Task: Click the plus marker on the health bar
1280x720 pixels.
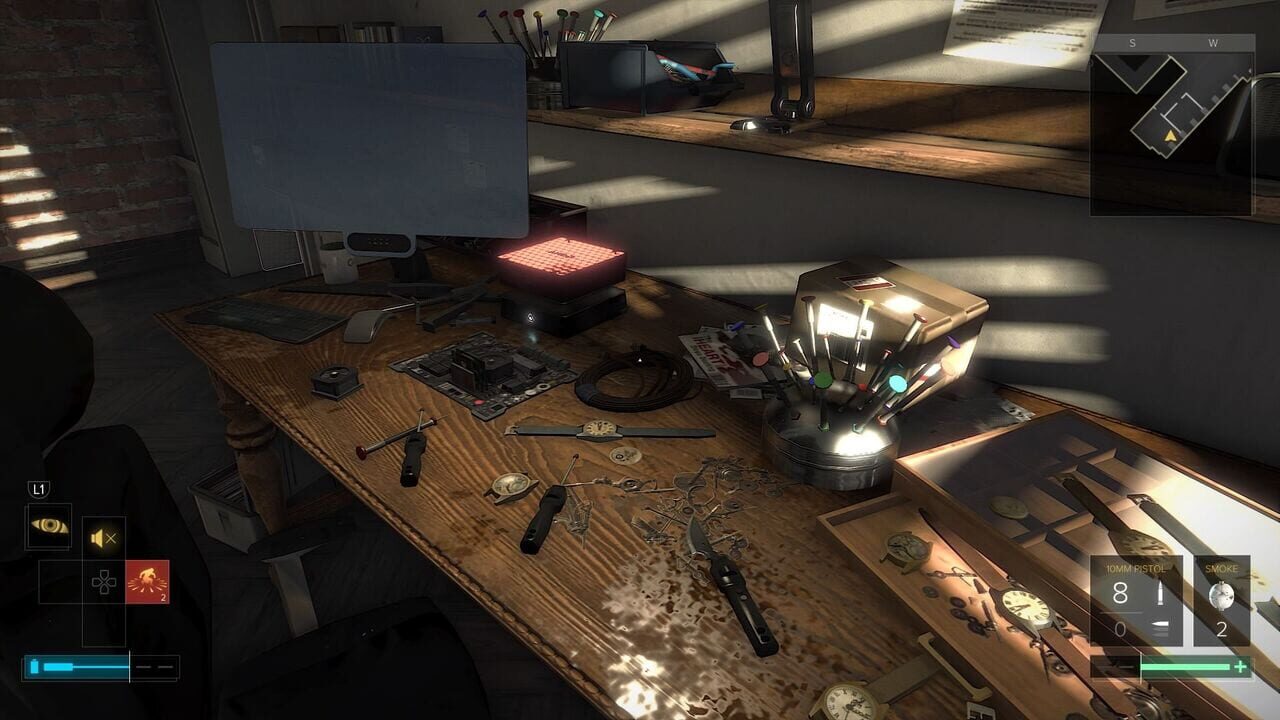Action: coord(1239,667)
